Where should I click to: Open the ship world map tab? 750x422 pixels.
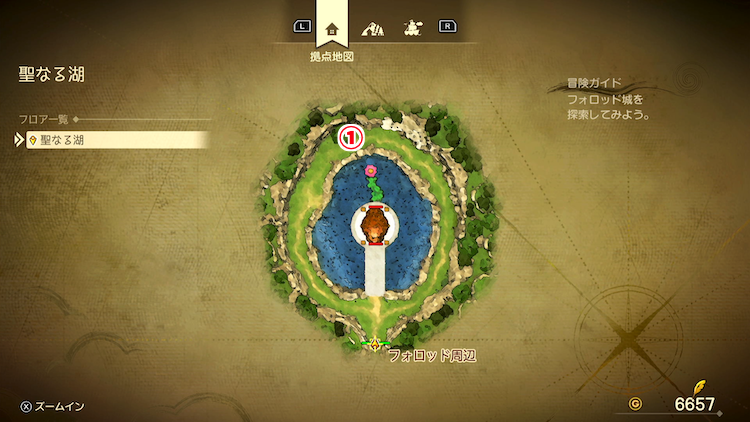411,28
